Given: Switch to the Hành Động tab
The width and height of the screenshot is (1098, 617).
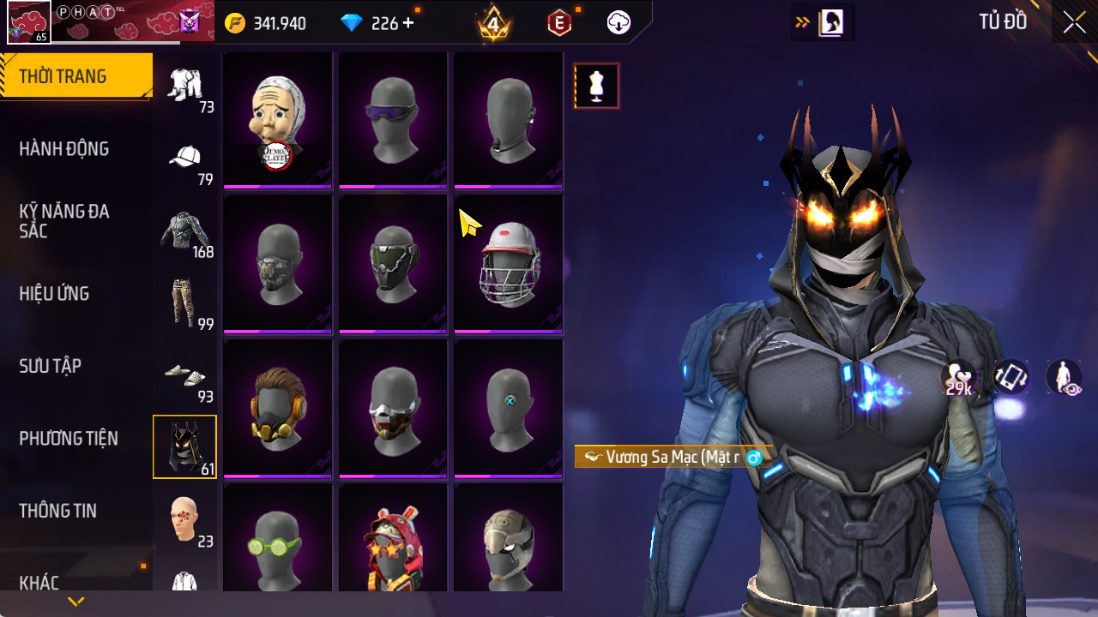Looking at the screenshot, I should (x=64, y=149).
